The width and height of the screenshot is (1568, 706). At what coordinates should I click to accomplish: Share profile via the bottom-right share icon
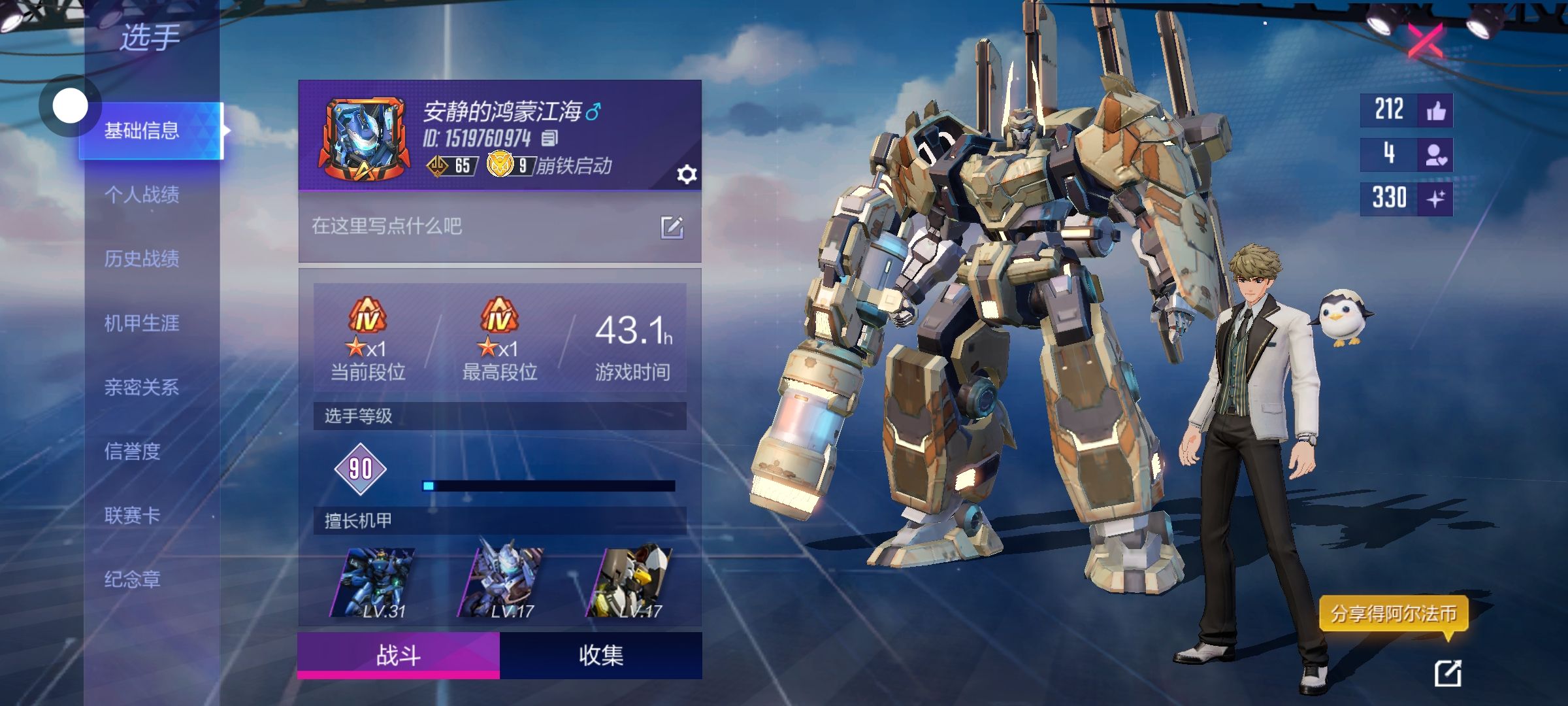pos(1447,673)
